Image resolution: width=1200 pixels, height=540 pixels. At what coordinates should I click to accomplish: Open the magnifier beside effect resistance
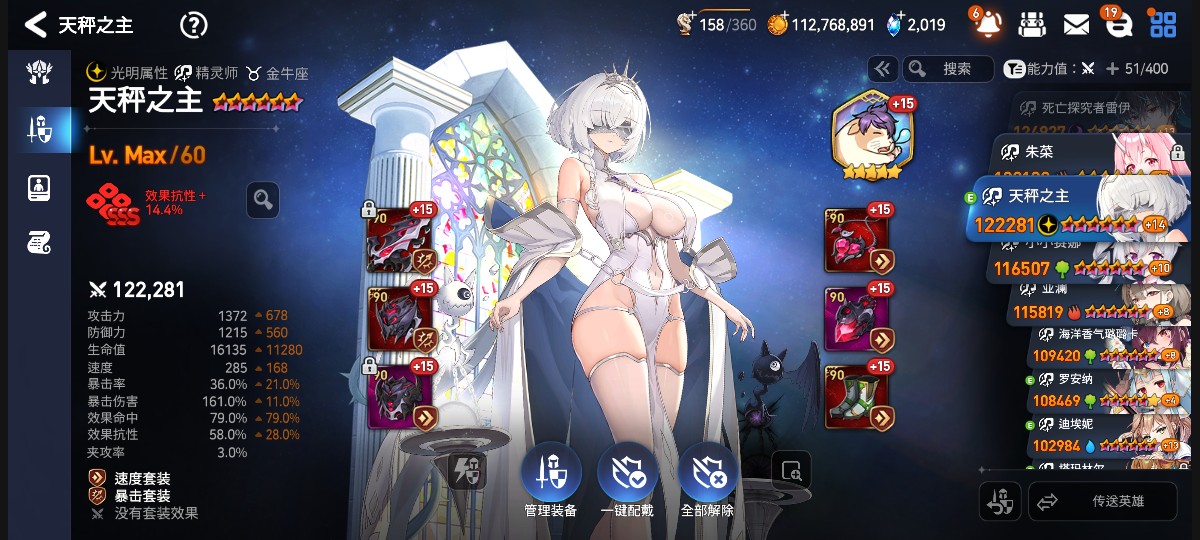tap(263, 200)
